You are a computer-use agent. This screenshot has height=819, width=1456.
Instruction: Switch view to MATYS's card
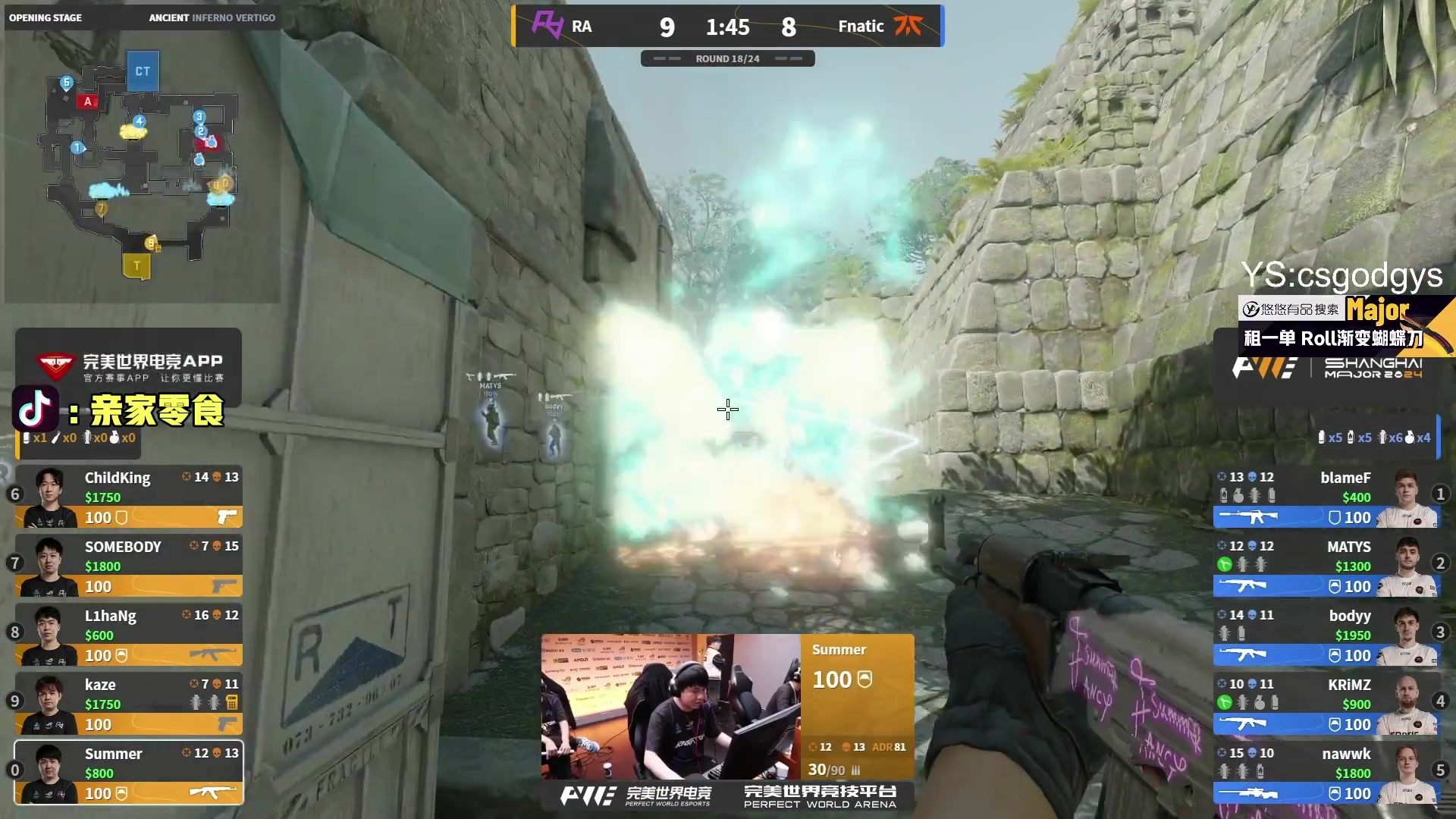point(1327,566)
